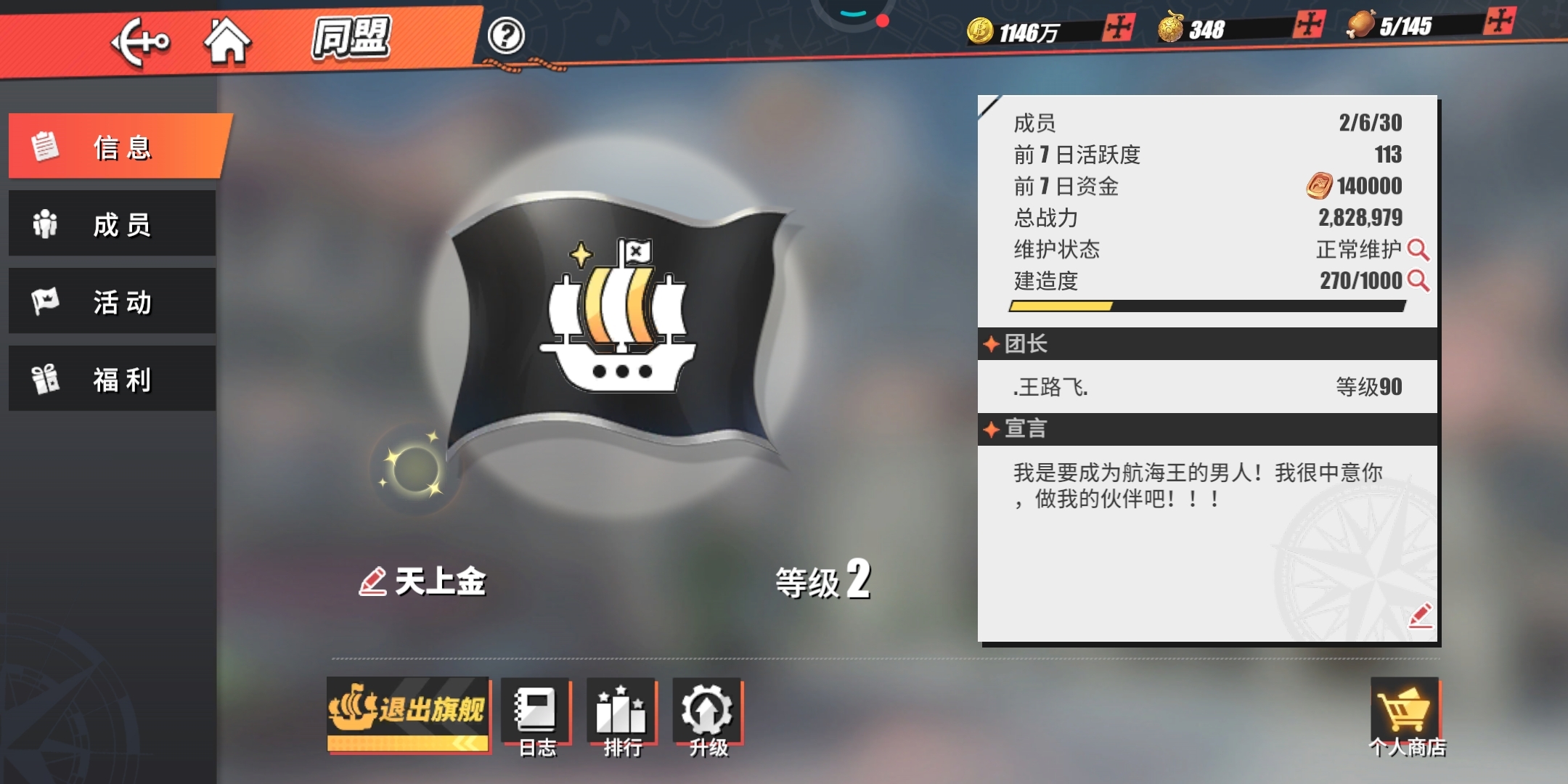Rename the alliance 天上金

(372, 582)
